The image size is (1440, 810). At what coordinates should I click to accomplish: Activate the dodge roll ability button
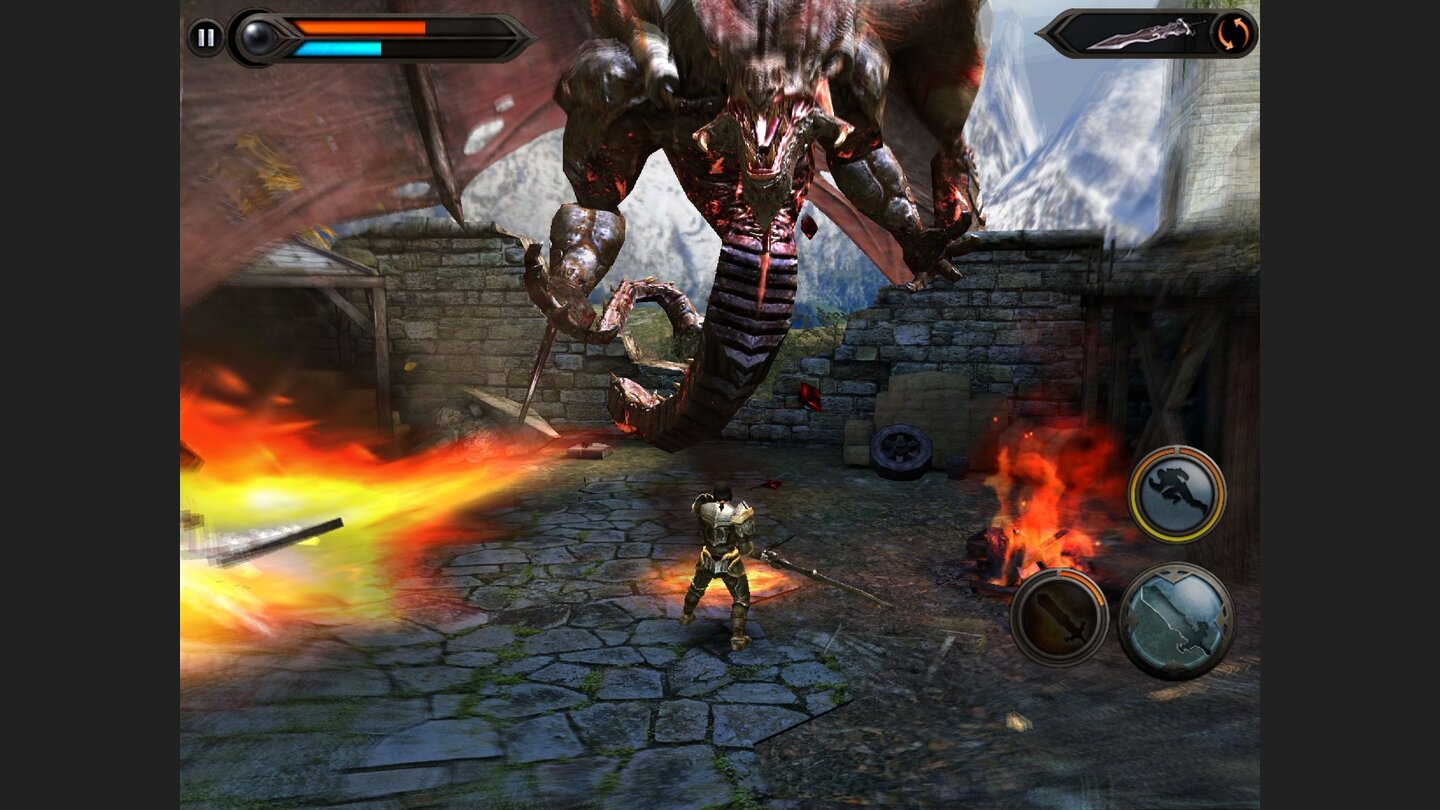pyautogui.click(x=1177, y=493)
